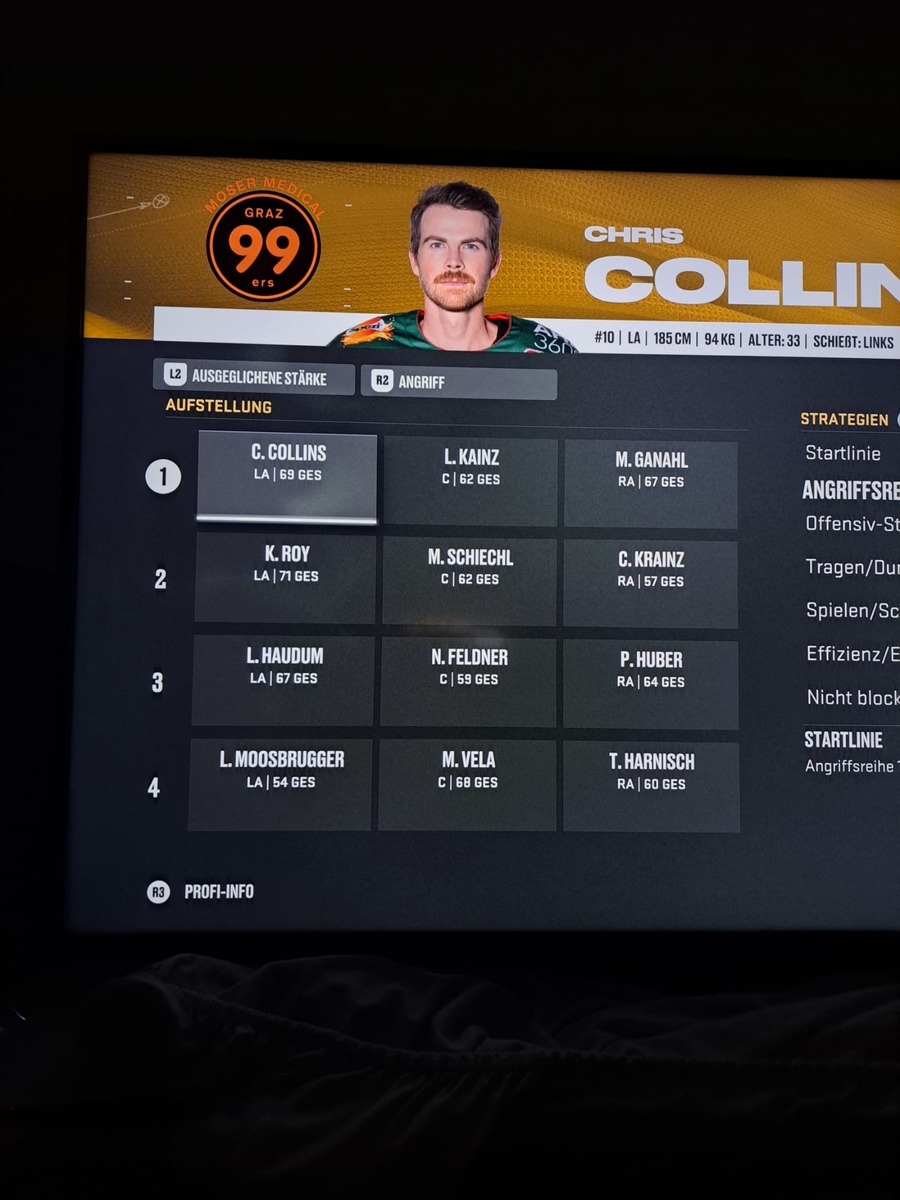Choose L. Moosbrugger left wing slot

point(281,784)
